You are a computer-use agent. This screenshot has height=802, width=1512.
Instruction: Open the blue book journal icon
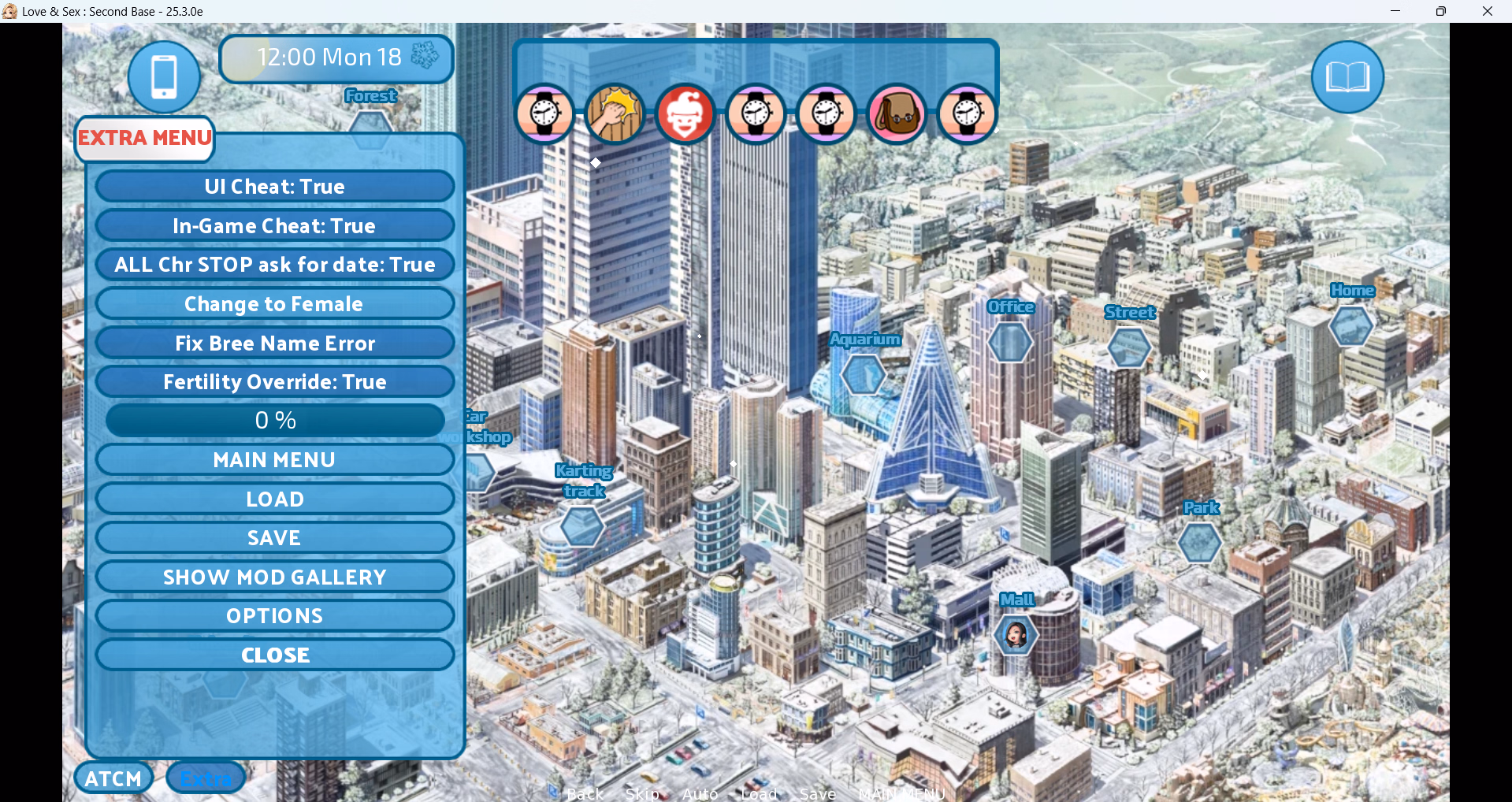coord(1347,77)
